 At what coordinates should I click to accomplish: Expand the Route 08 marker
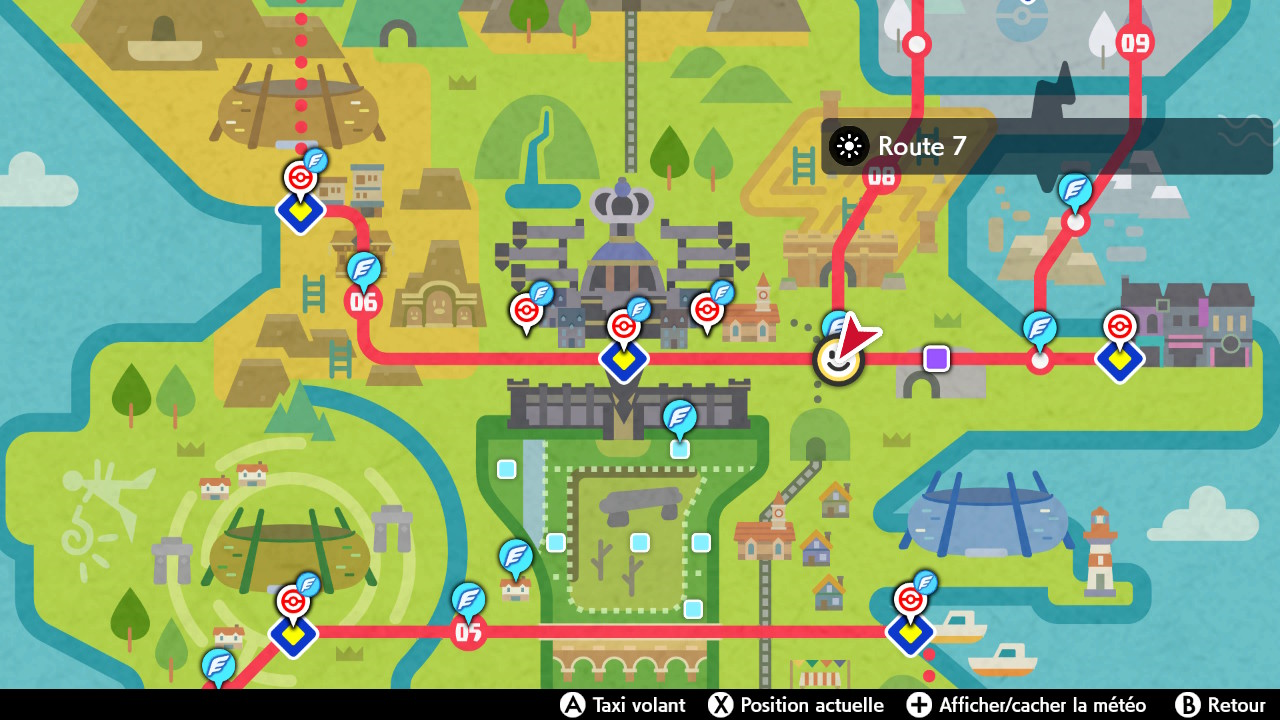coord(881,177)
